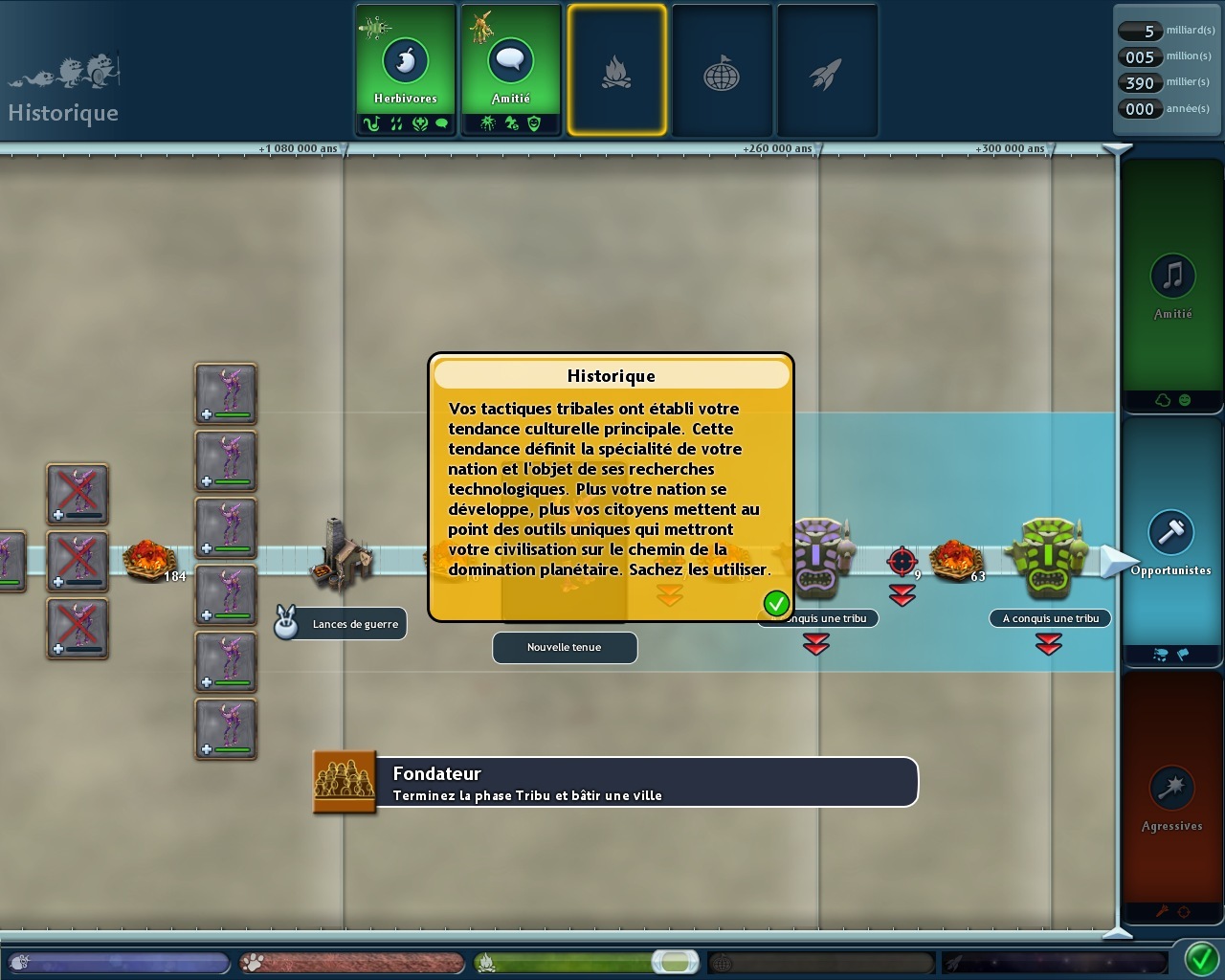Select the Amitié stage card
The height and width of the screenshot is (980, 1225).
pyautogui.click(x=511, y=70)
